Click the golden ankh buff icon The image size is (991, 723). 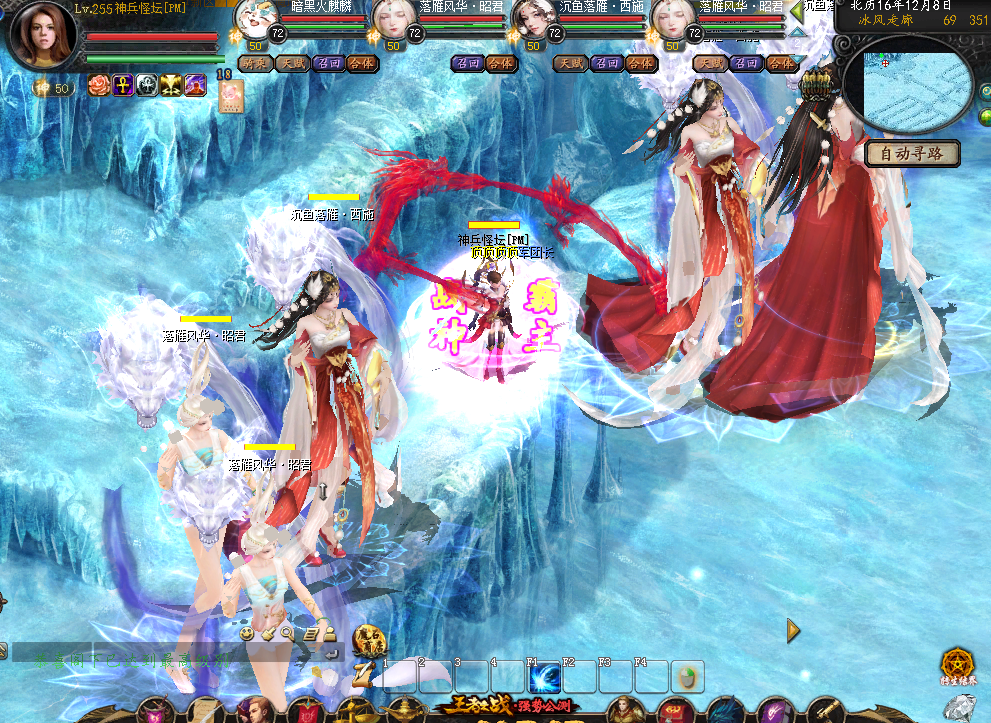tap(124, 86)
